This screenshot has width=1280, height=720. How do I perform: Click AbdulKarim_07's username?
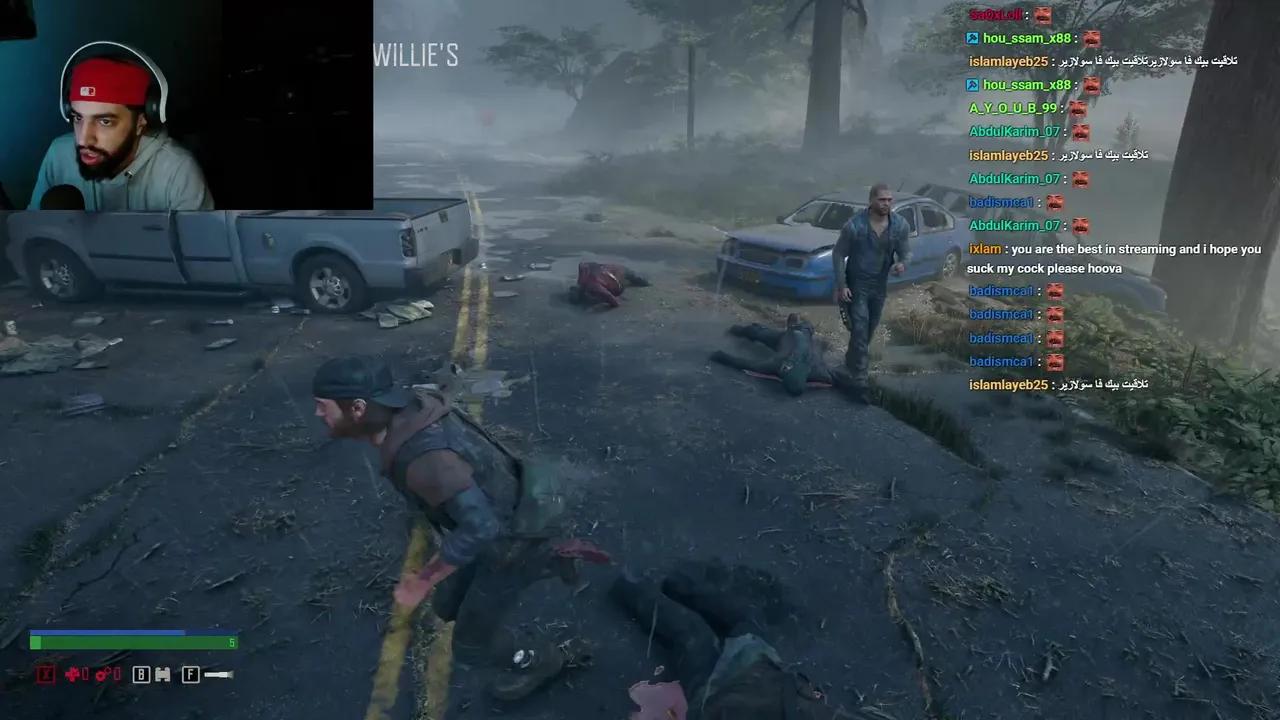click(1014, 131)
